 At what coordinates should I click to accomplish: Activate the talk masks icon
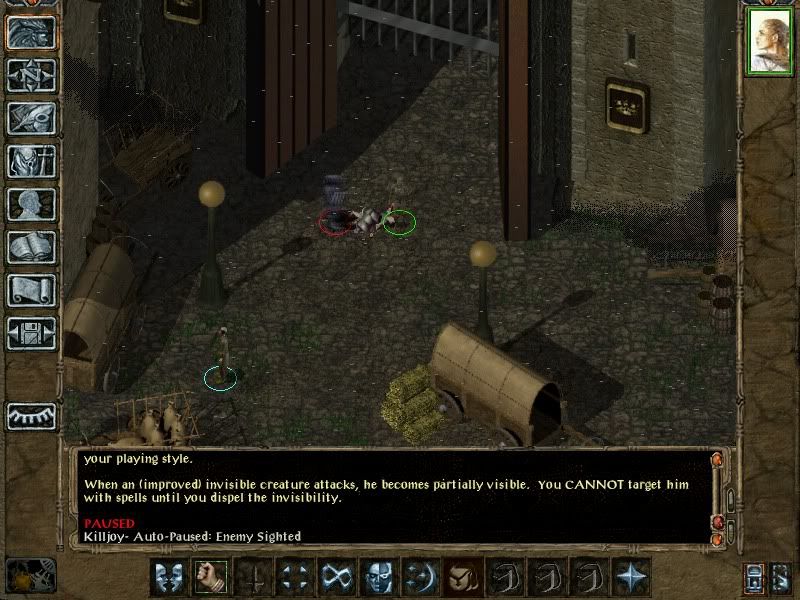click(x=167, y=576)
